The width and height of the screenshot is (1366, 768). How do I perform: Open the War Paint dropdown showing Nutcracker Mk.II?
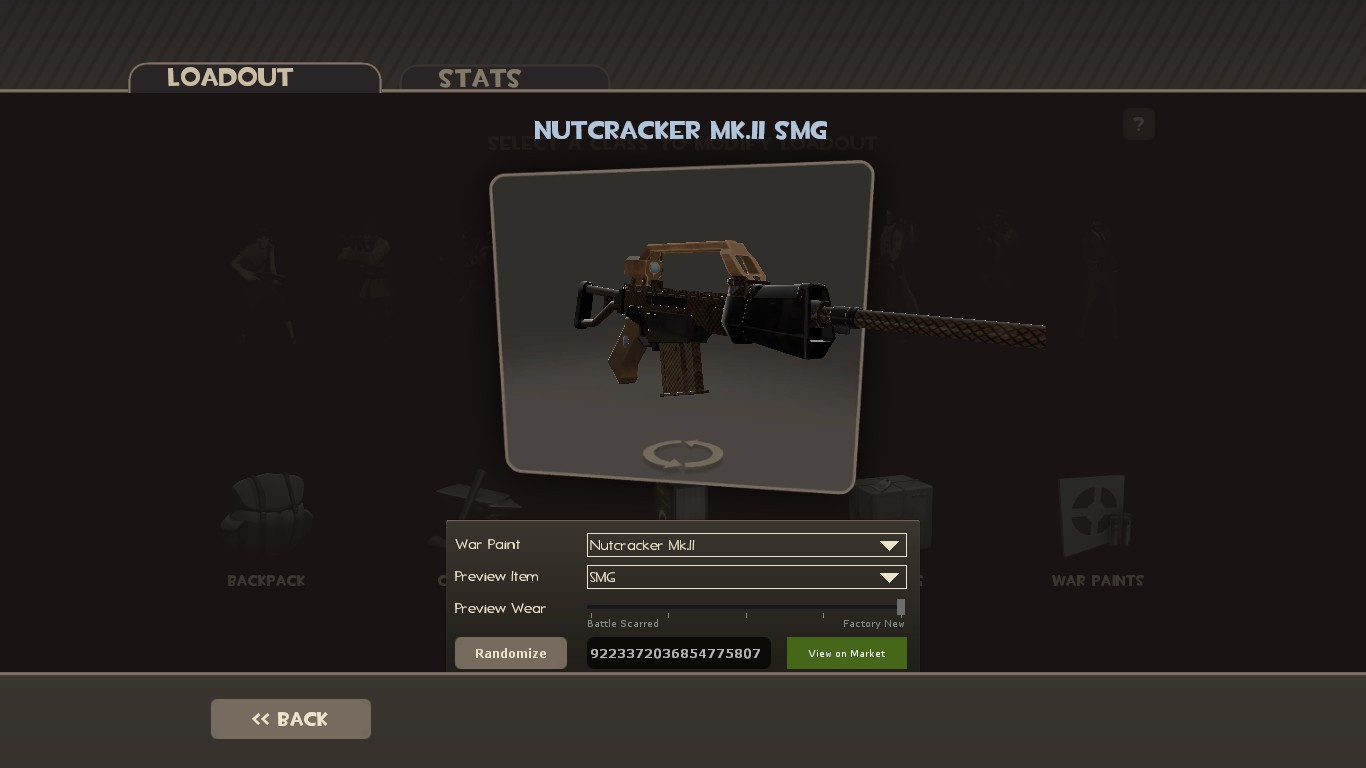pos(735,545)
